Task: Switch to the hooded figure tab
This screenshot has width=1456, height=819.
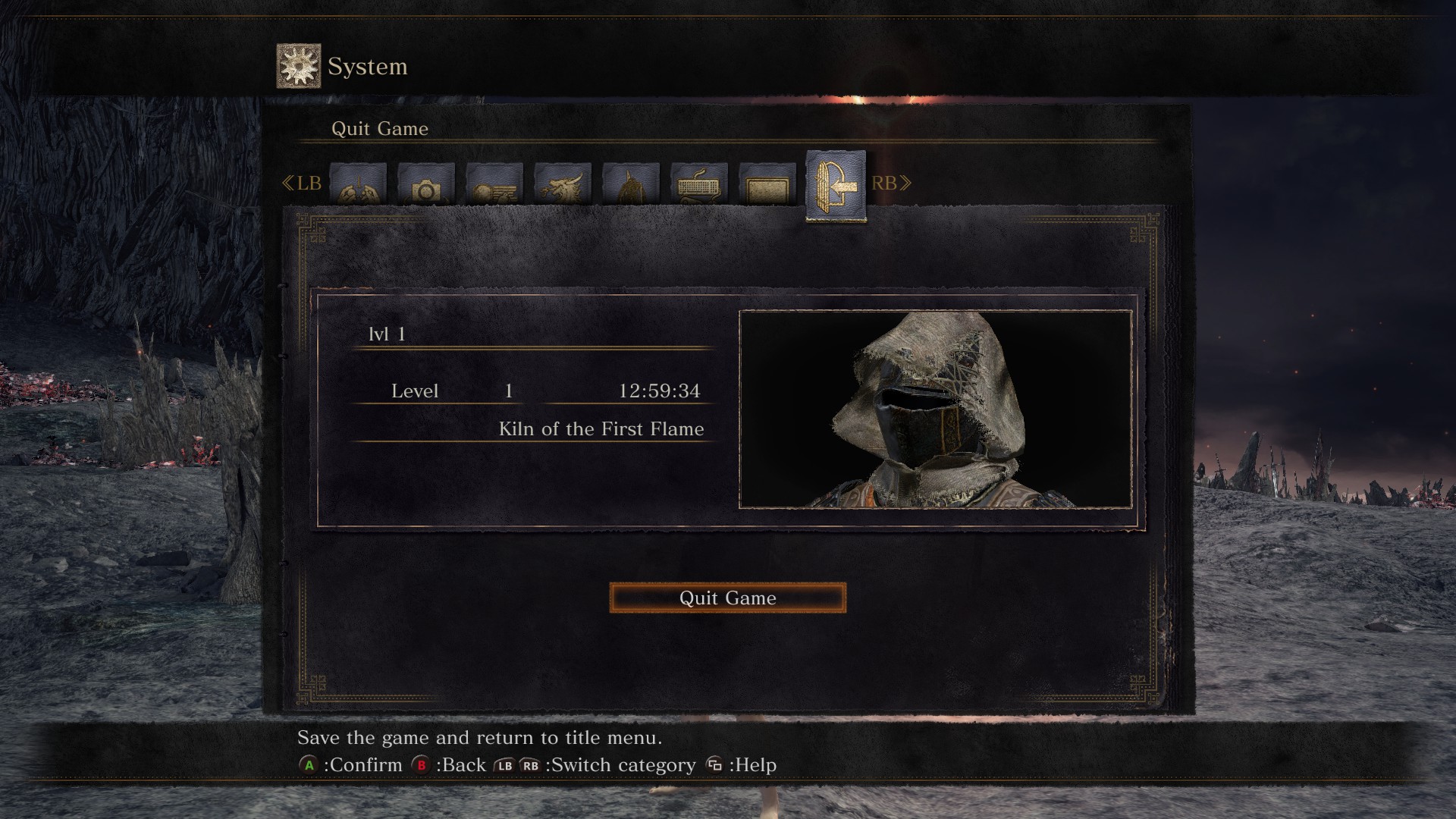Action: tap(631, 184)
